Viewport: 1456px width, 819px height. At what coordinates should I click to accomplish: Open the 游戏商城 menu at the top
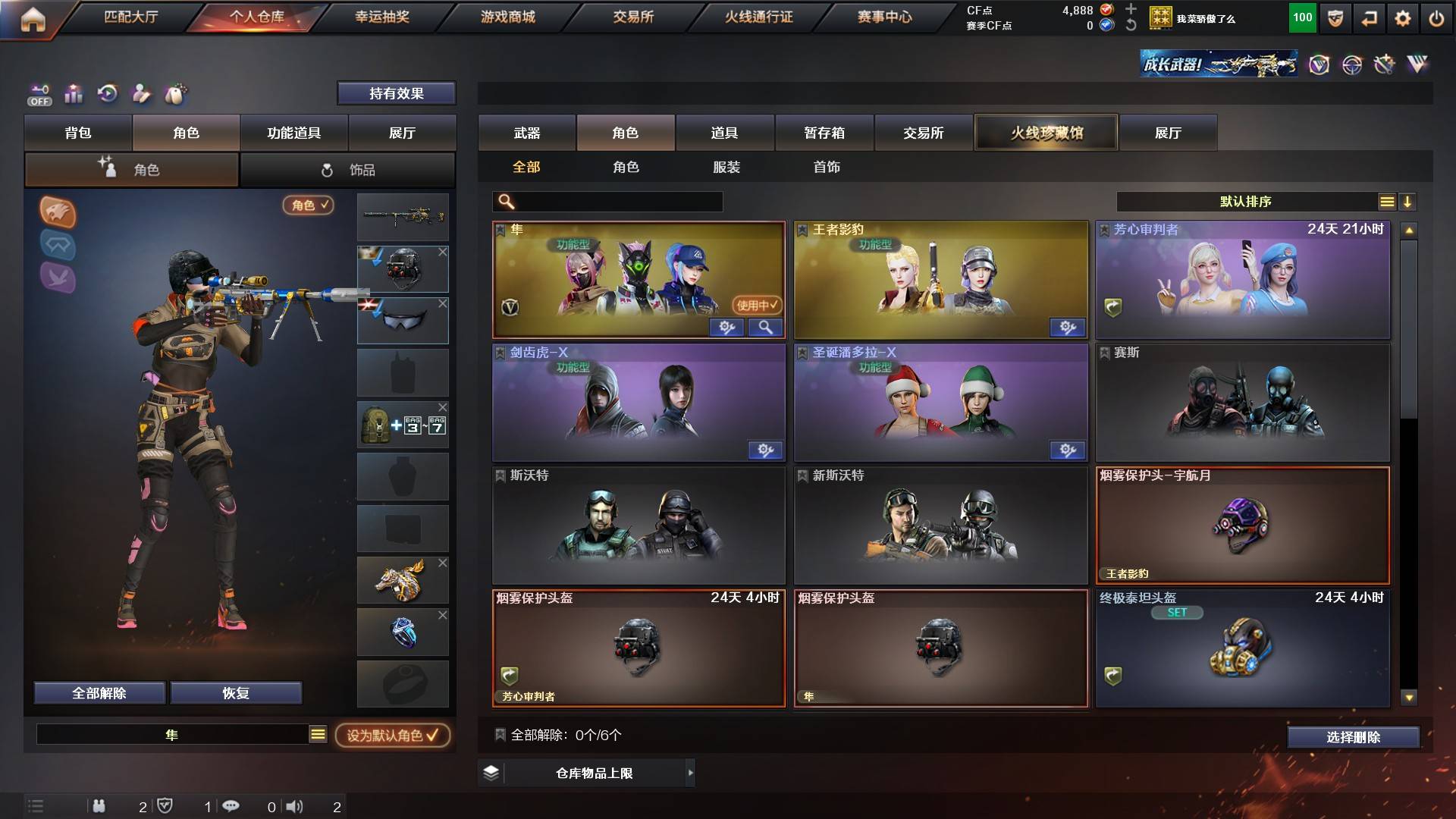click(507, 17)
